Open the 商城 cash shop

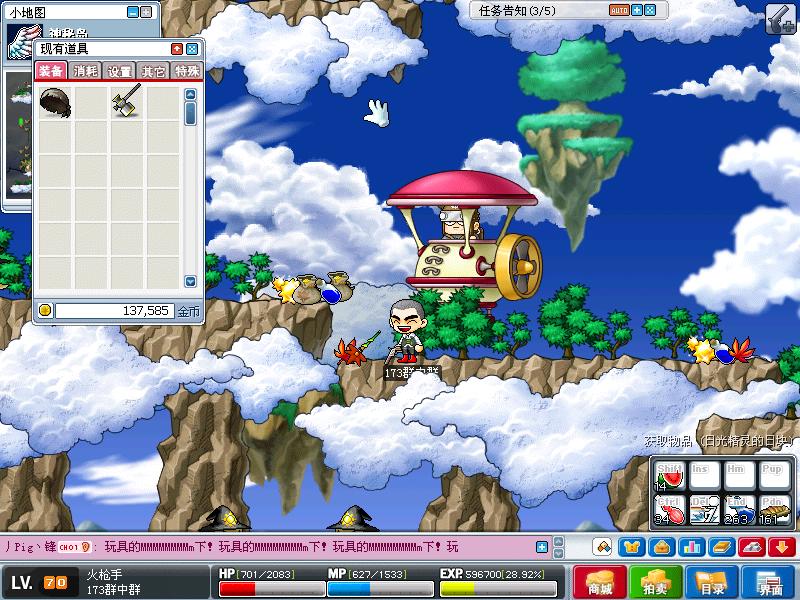pos(600,583)
